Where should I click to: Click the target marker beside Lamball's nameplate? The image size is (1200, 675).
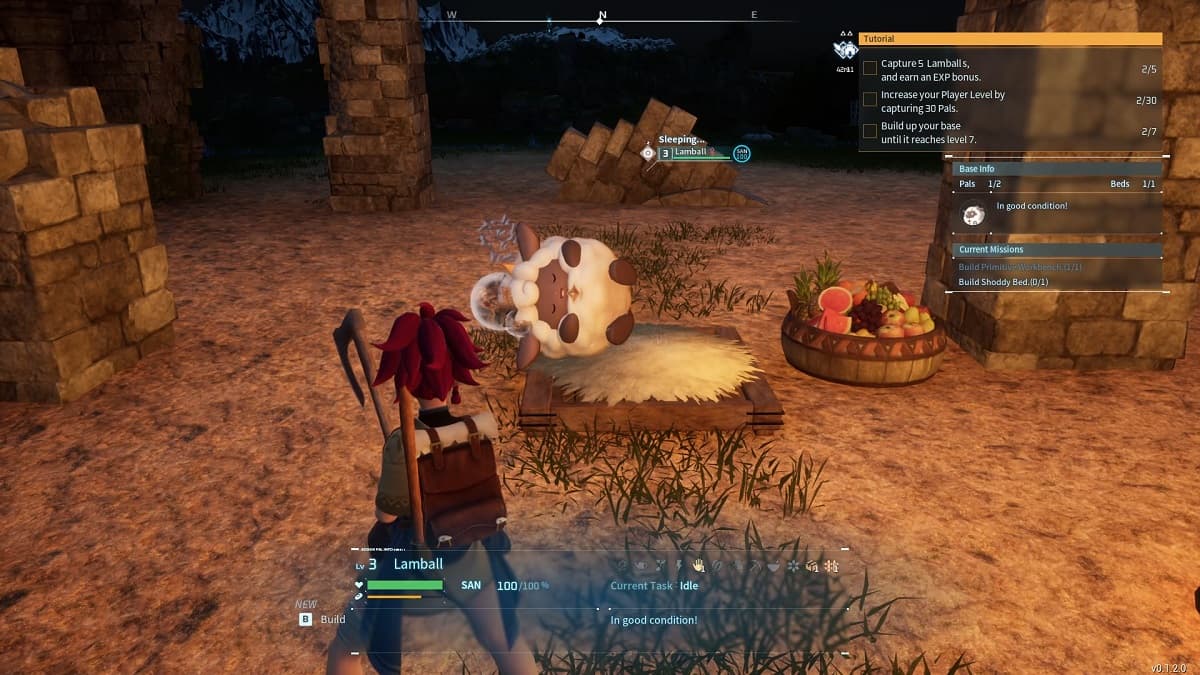647,153
